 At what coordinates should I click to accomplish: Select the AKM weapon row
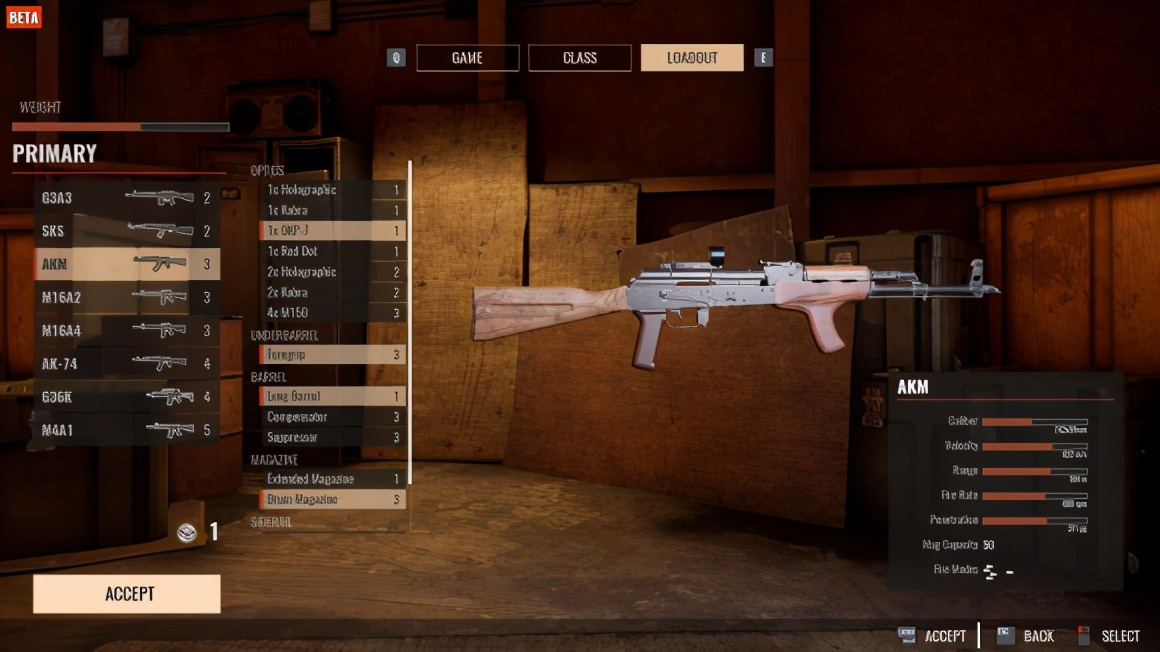coord(126,264)
